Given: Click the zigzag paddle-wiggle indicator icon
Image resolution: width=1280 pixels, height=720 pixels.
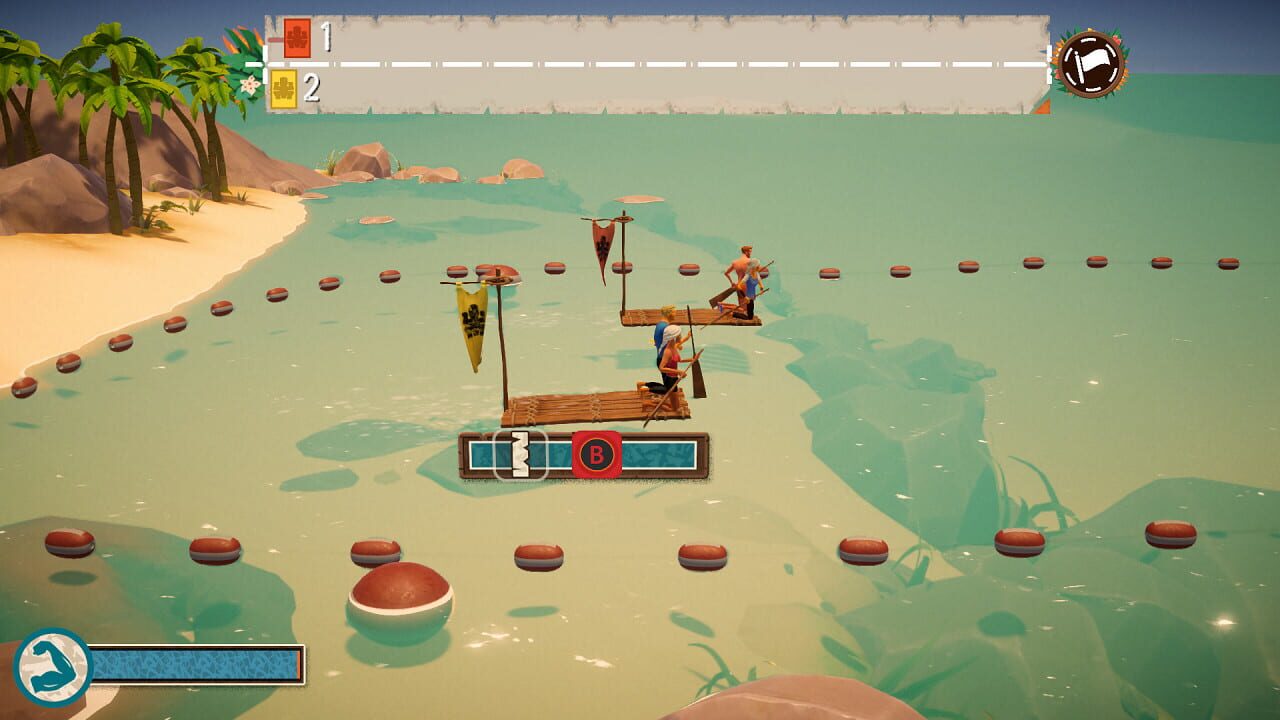Looking at the screenshot, I should 520,455.
